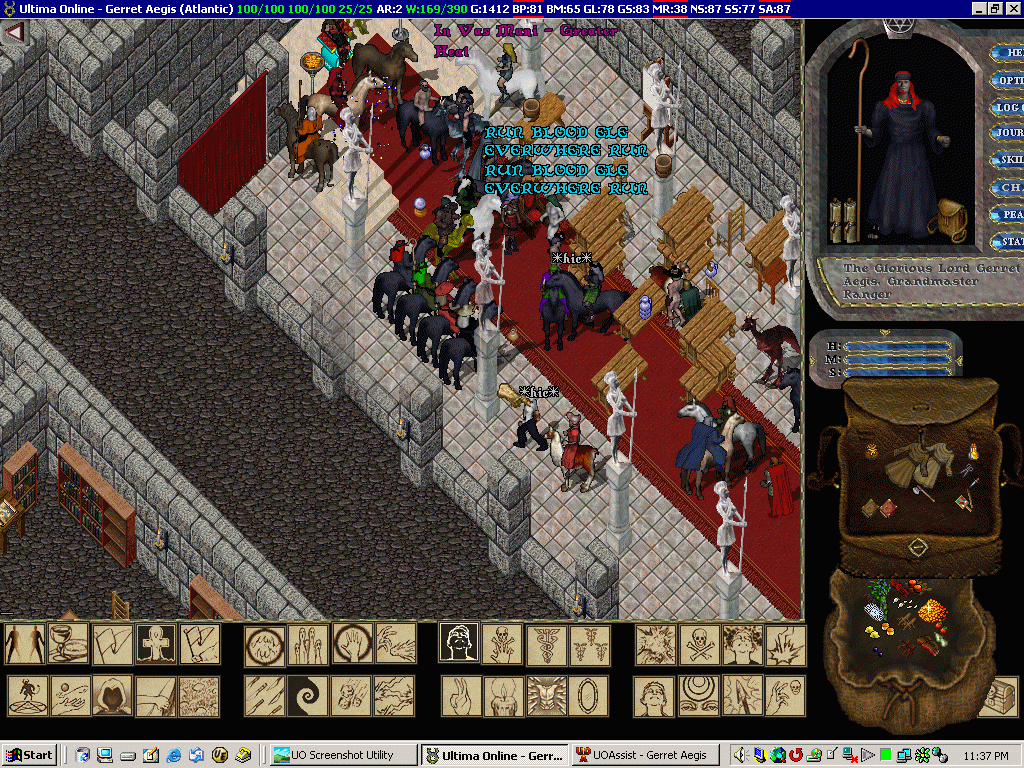Show the Status window from paperdoll

click(1008, 241)
